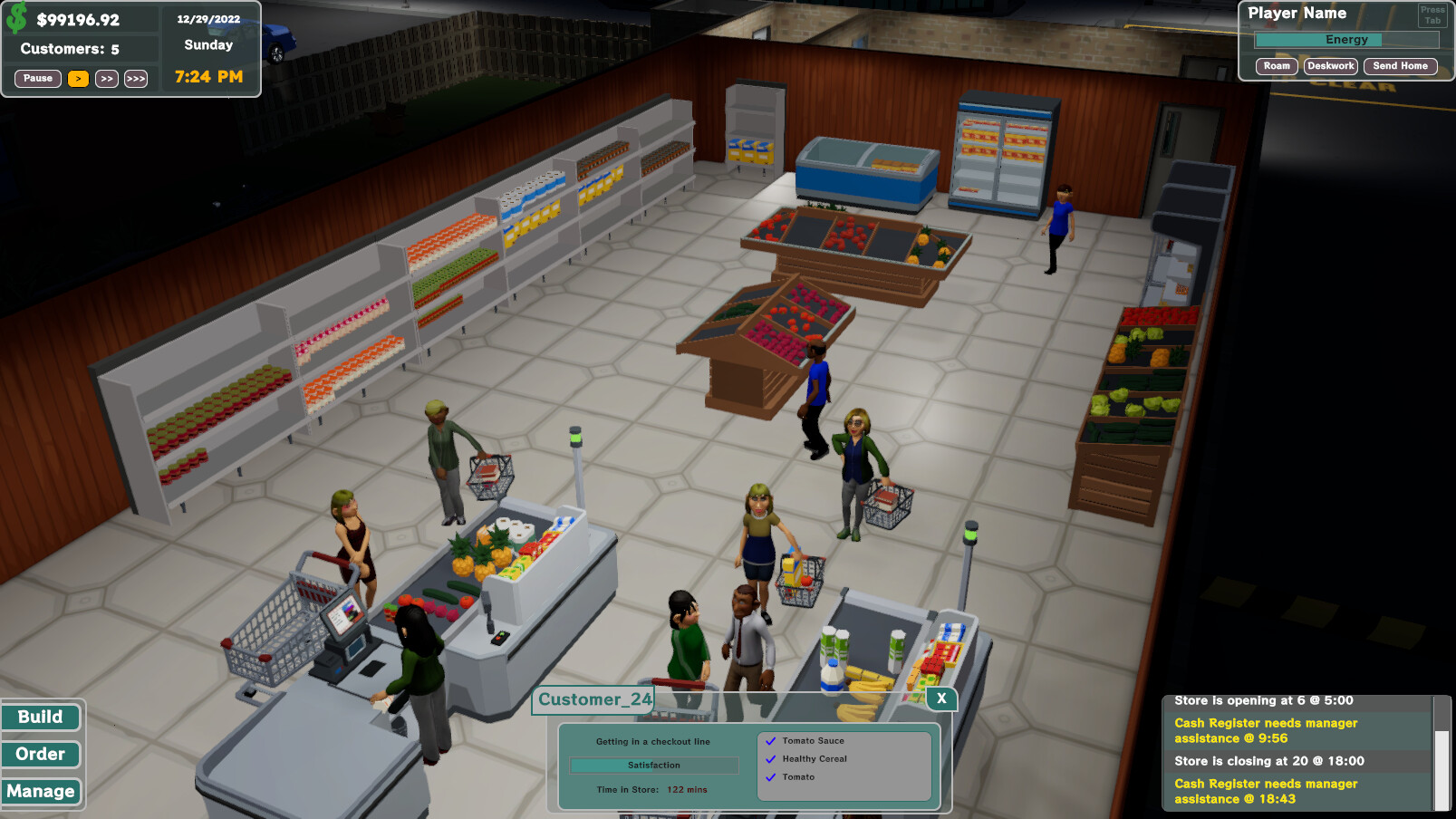Open the Build menu

(41, 717)
